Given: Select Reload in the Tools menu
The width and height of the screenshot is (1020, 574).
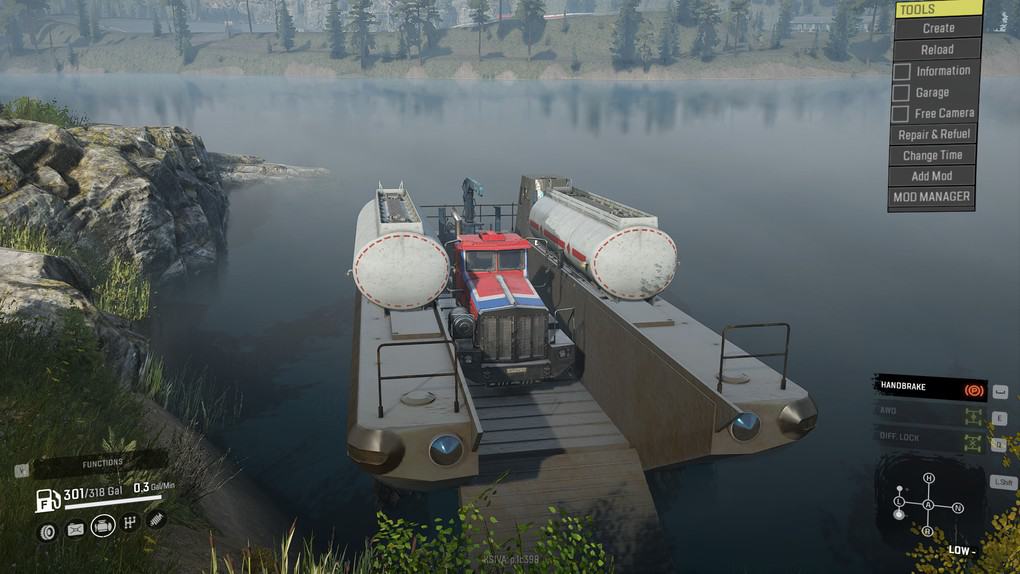Looking at the screenshot, I should click(x=936, y=49).
